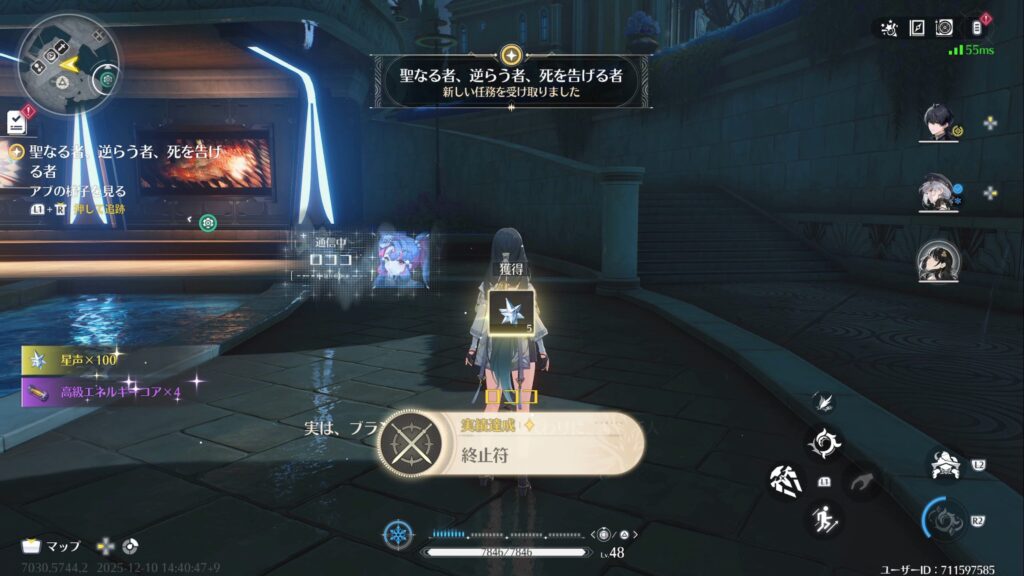The image size is (1024, 576).
Task: Open the quest log checklist icon
Action: [x=16, y=122]
